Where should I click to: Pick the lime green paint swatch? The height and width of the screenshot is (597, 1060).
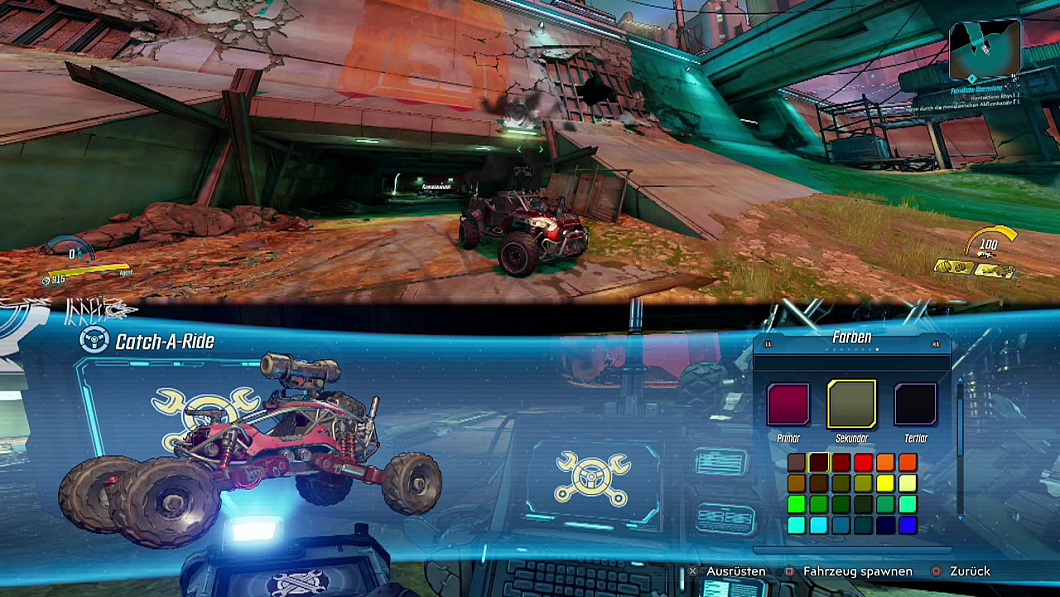coord(796,504)
